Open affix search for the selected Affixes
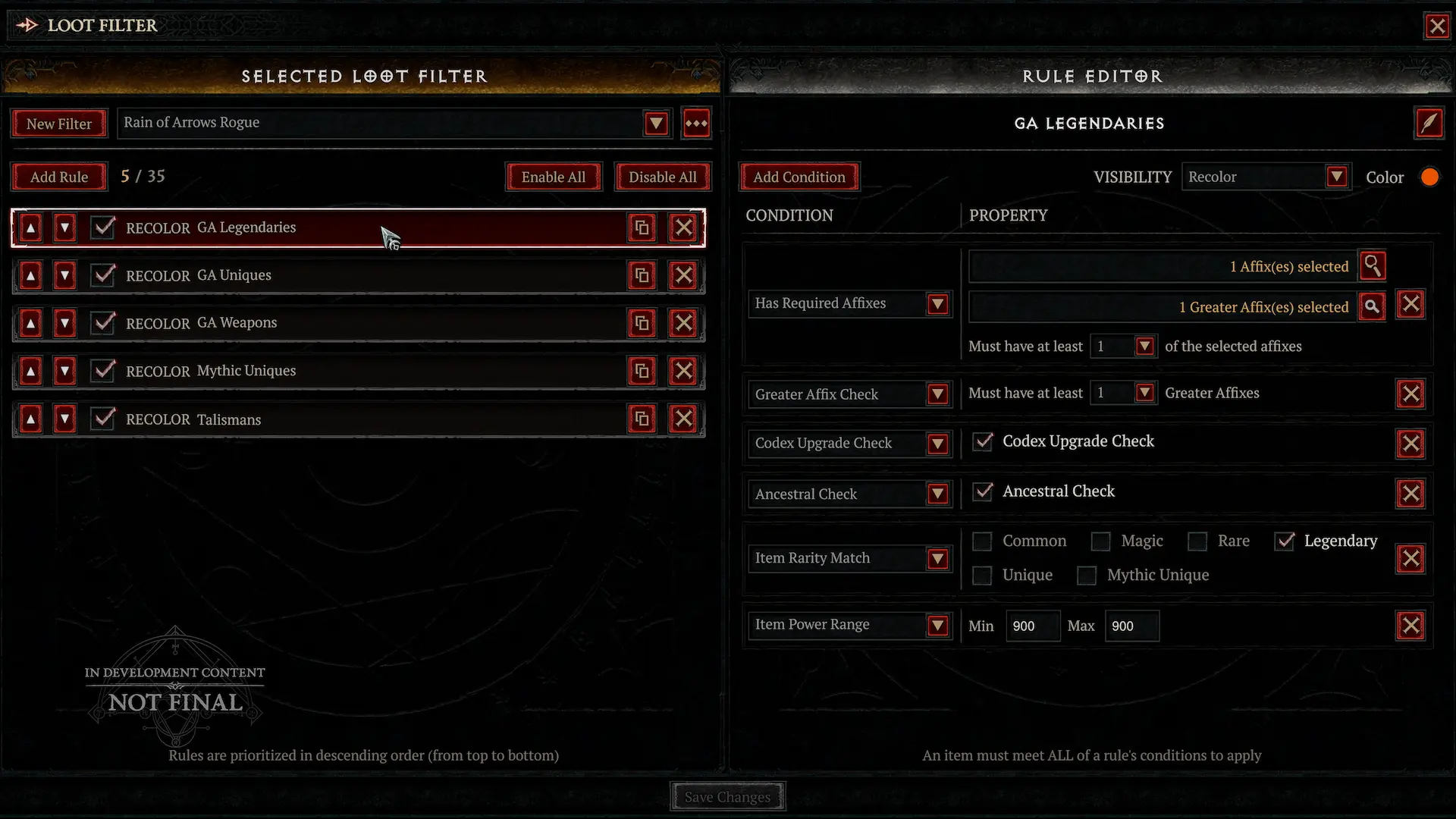Screen dimensions: 1456x819 pos(1373,266)
